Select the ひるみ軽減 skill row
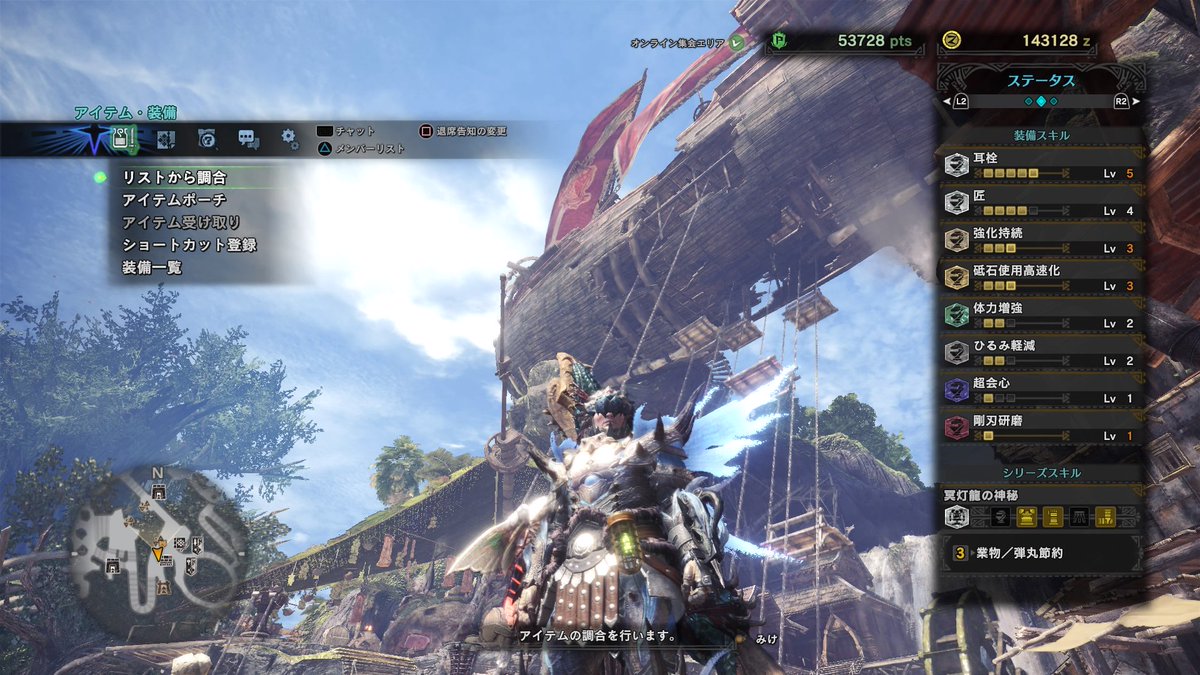The image size is (1200, 675). tap(1041, 353)
